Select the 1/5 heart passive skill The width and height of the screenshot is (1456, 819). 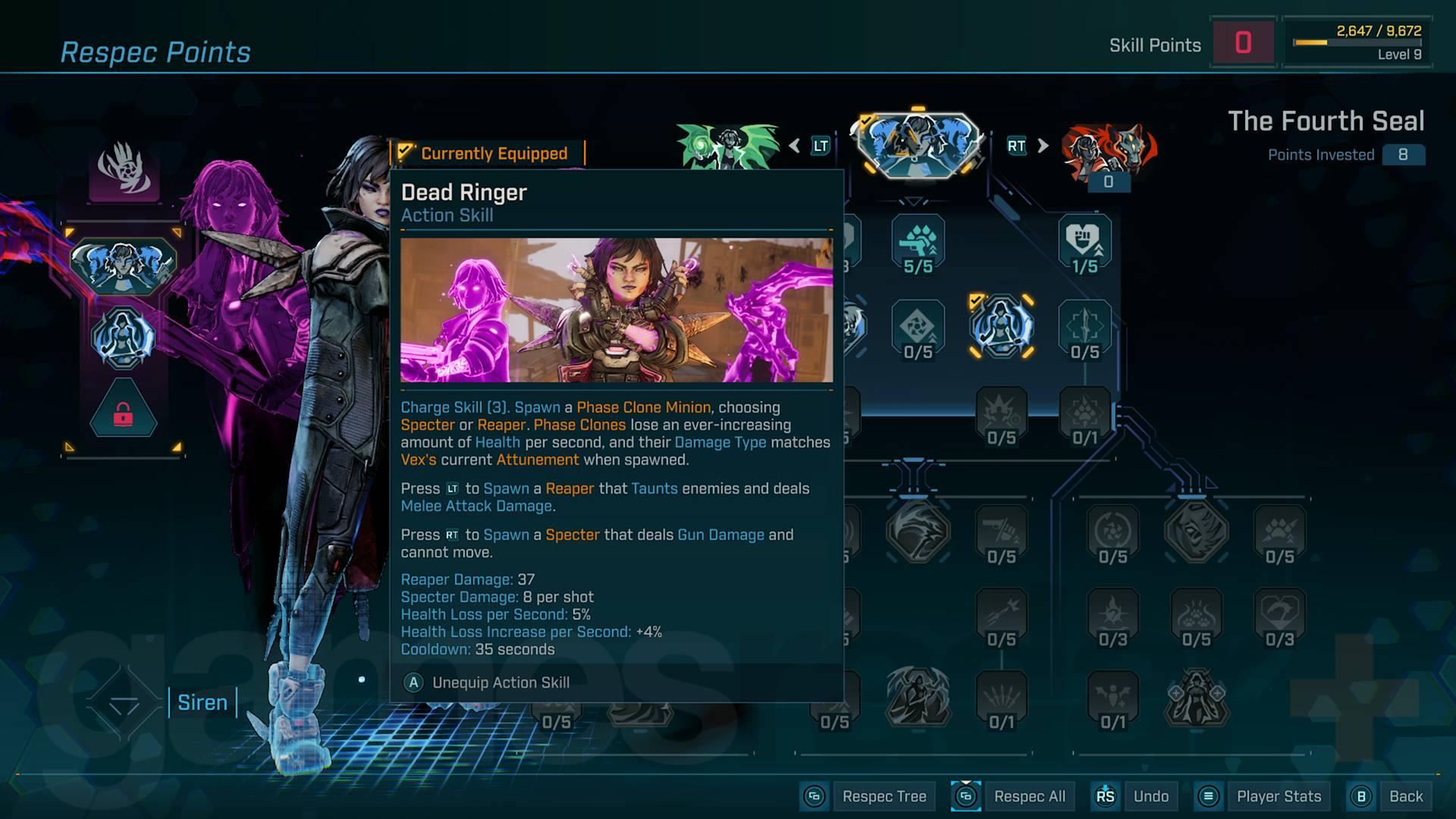point(1084,243)
